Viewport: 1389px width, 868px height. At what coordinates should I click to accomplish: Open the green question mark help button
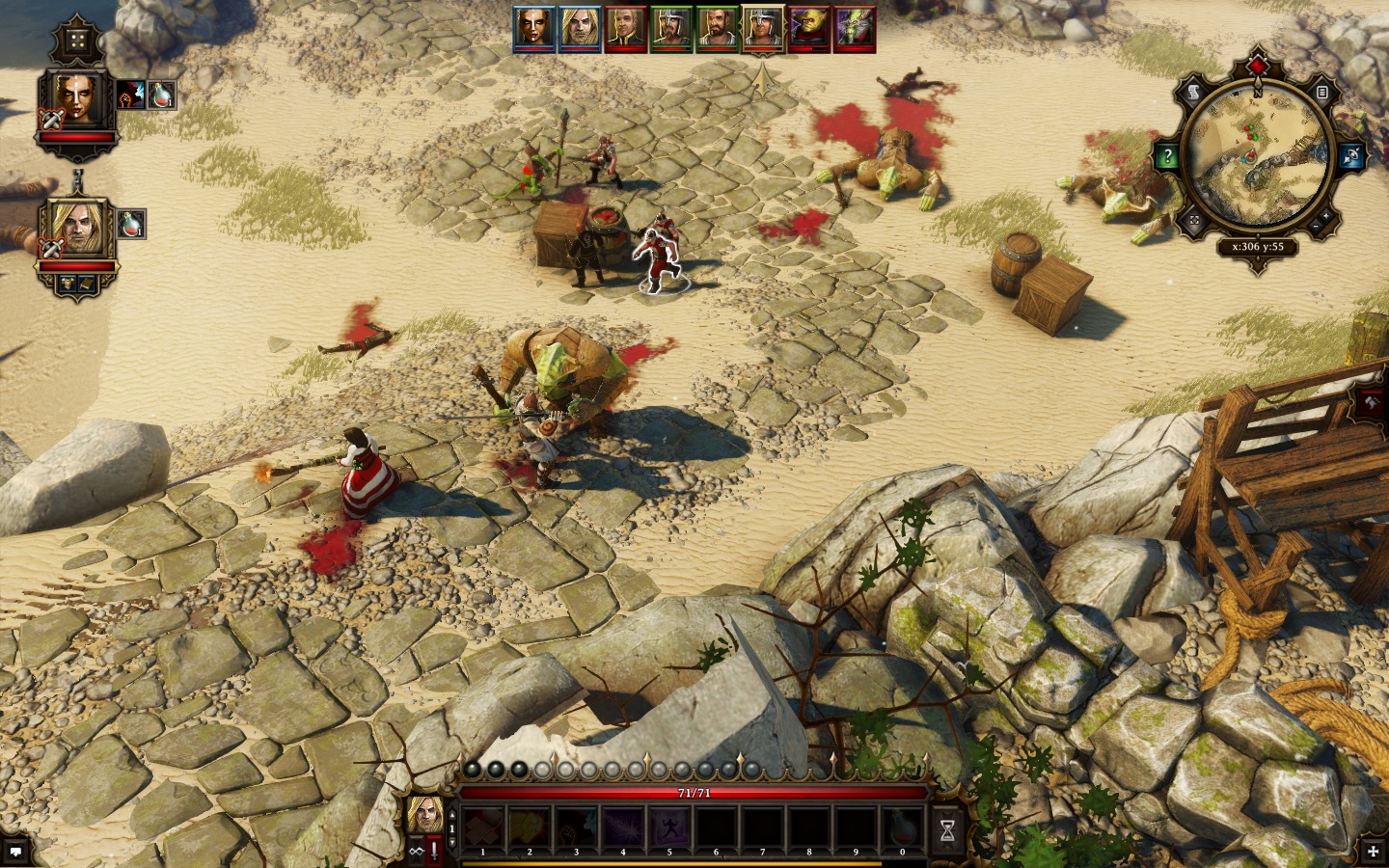[1167, 156]
